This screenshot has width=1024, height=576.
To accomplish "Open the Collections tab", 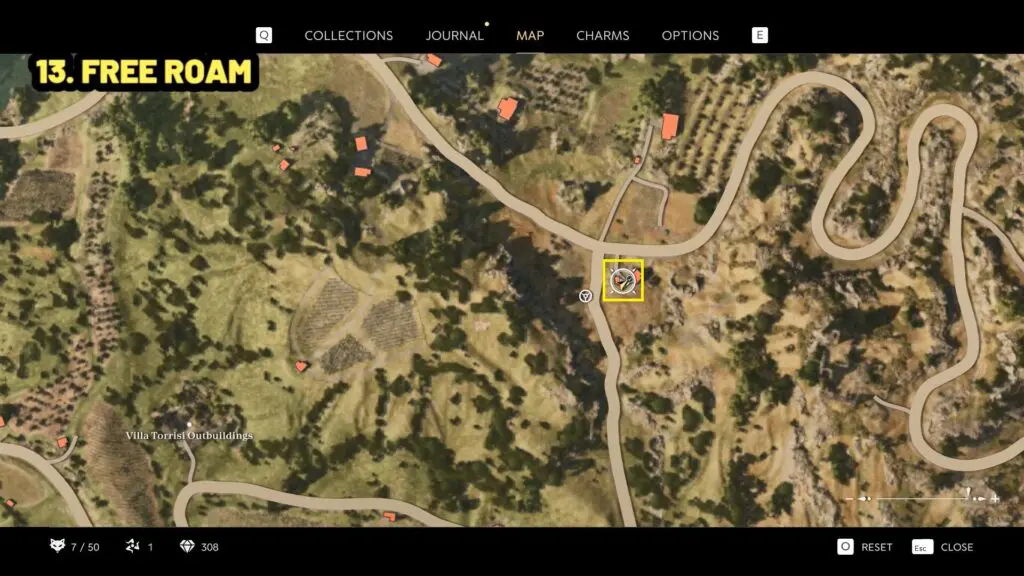I will click(348, 35).
